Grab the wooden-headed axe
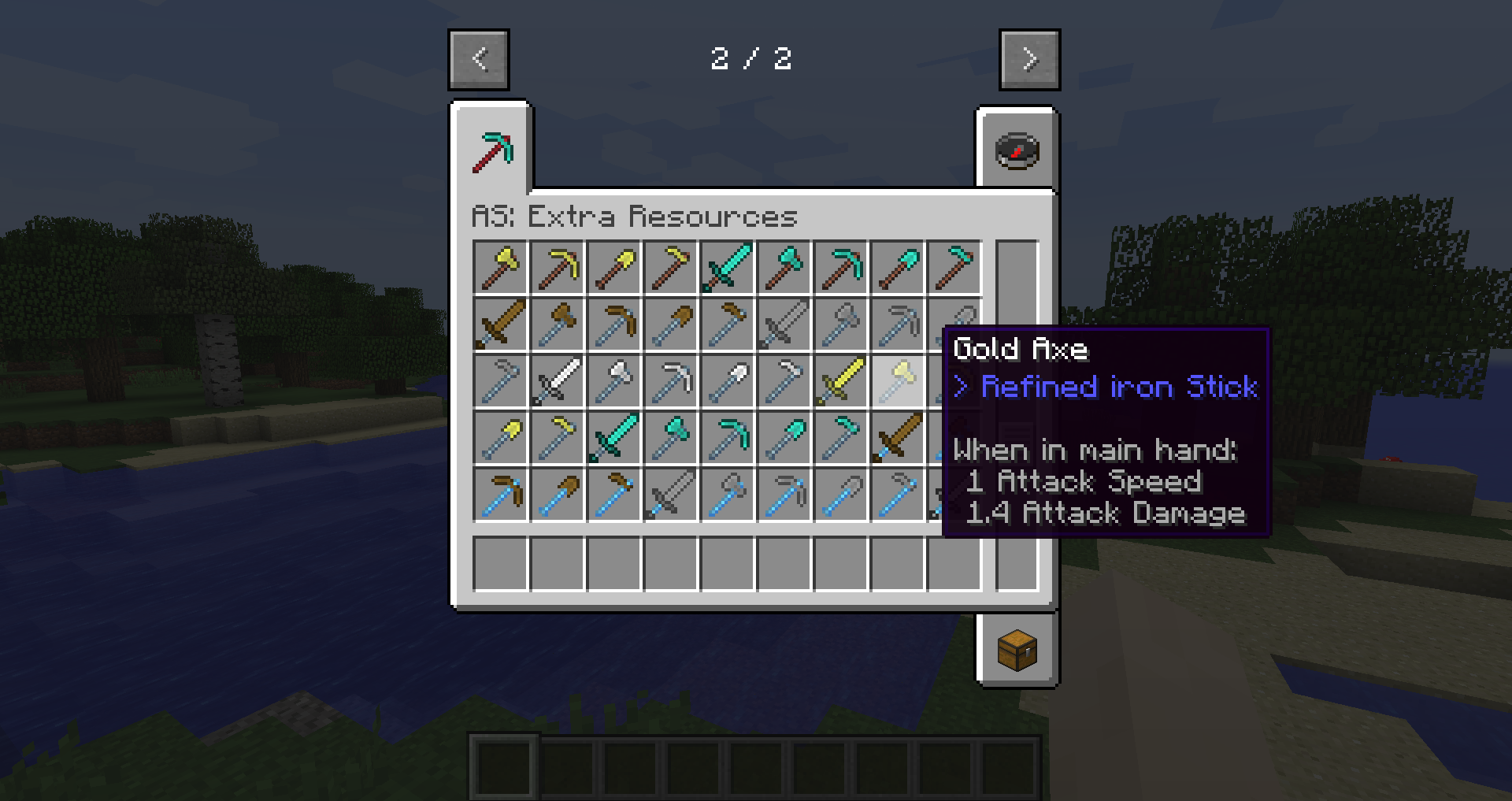Image resolution: width=1512 pixels, height=801 pixels. pyautogui.click(x=557, y=324)
